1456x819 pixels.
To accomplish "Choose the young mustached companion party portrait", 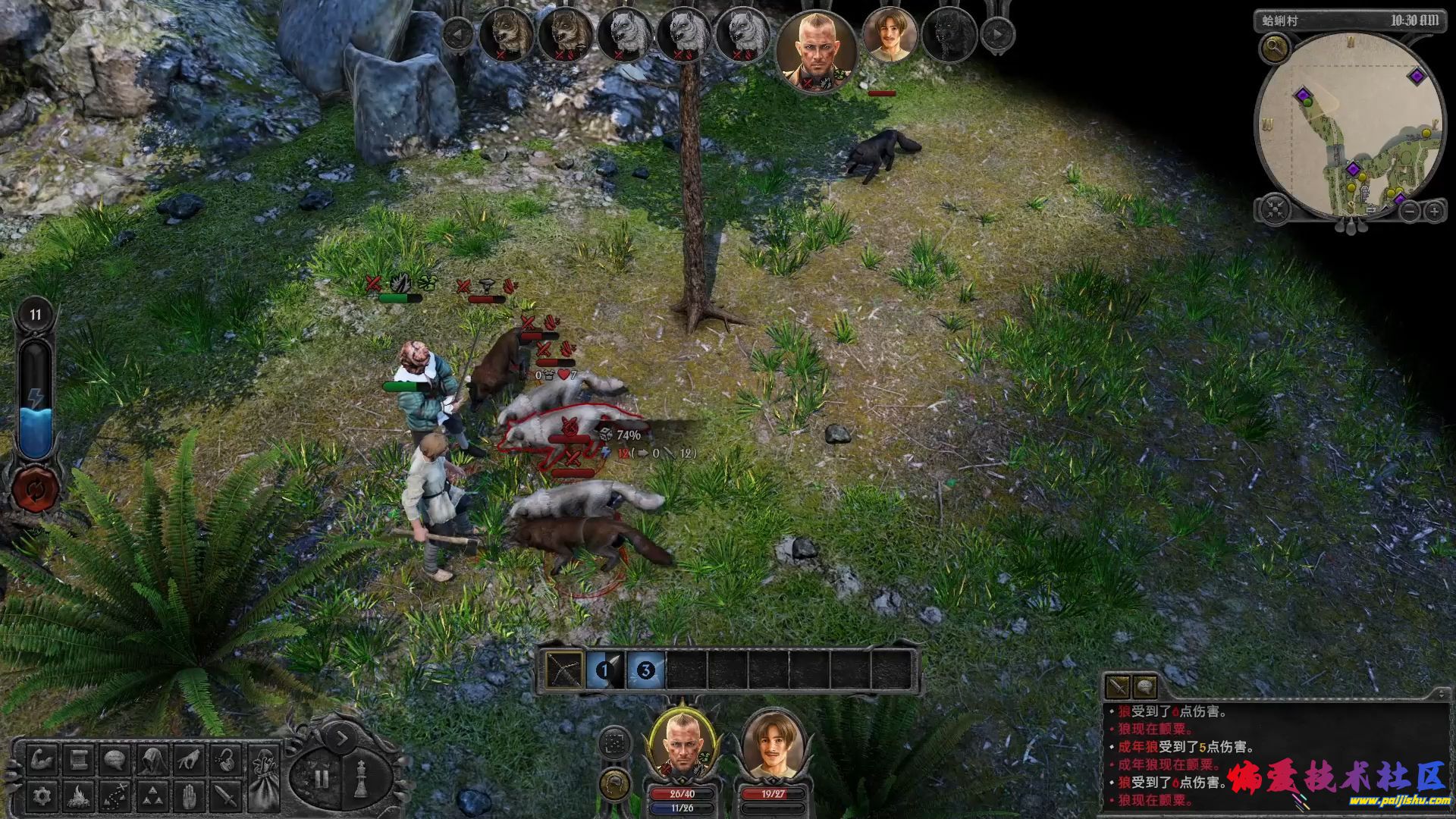I will (x=773, y=747).
